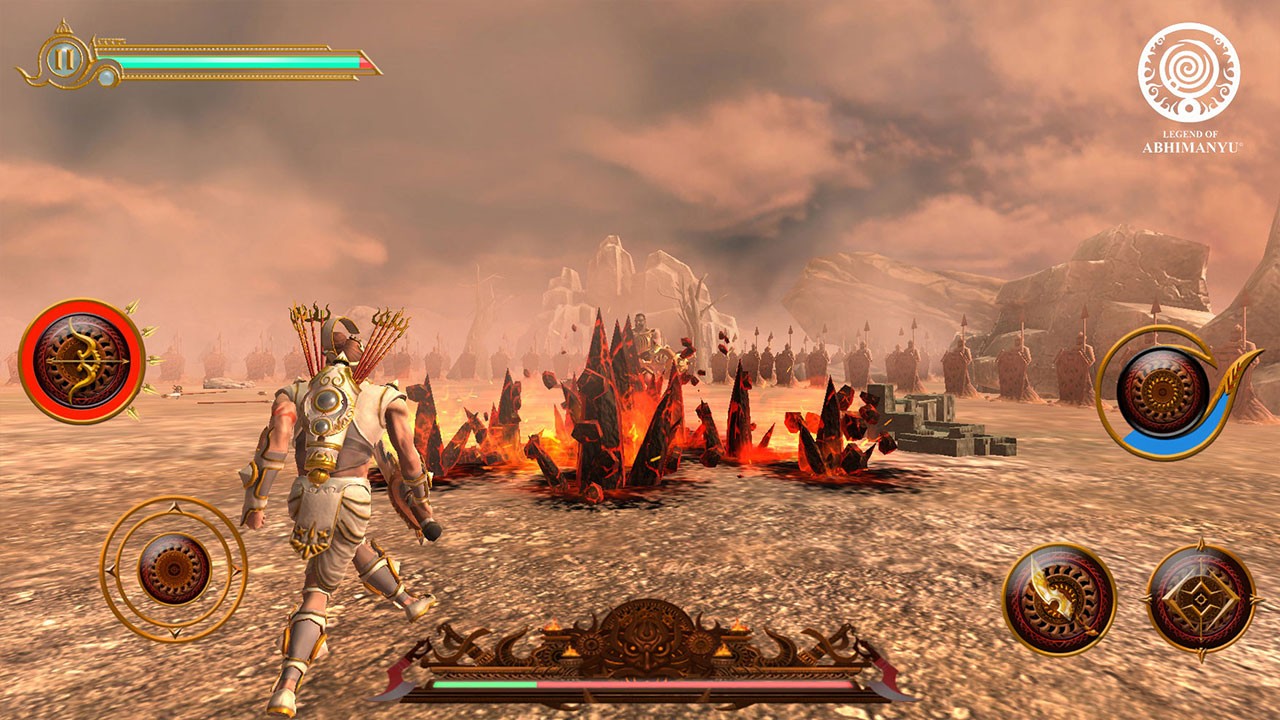Screen dimensions: 1280x720
Task: Activate the special ability with blue swirl gauge
Action: pyautogui.click(x=1162, y=391)
